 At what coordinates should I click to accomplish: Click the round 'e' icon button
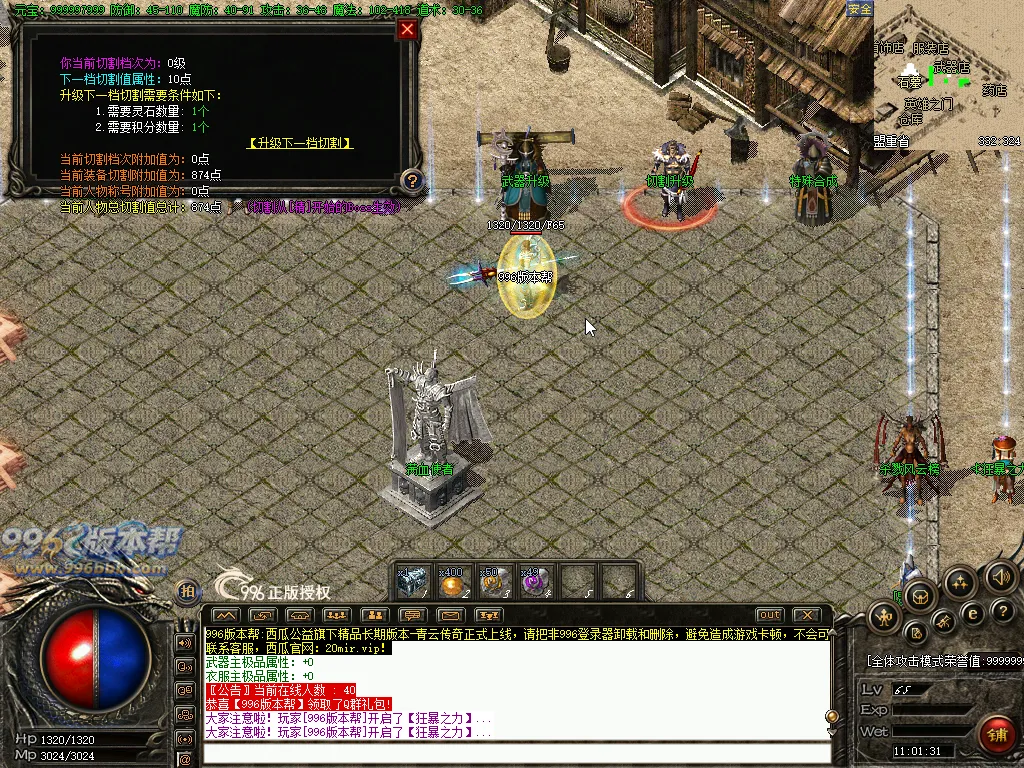tap(971, 613)
